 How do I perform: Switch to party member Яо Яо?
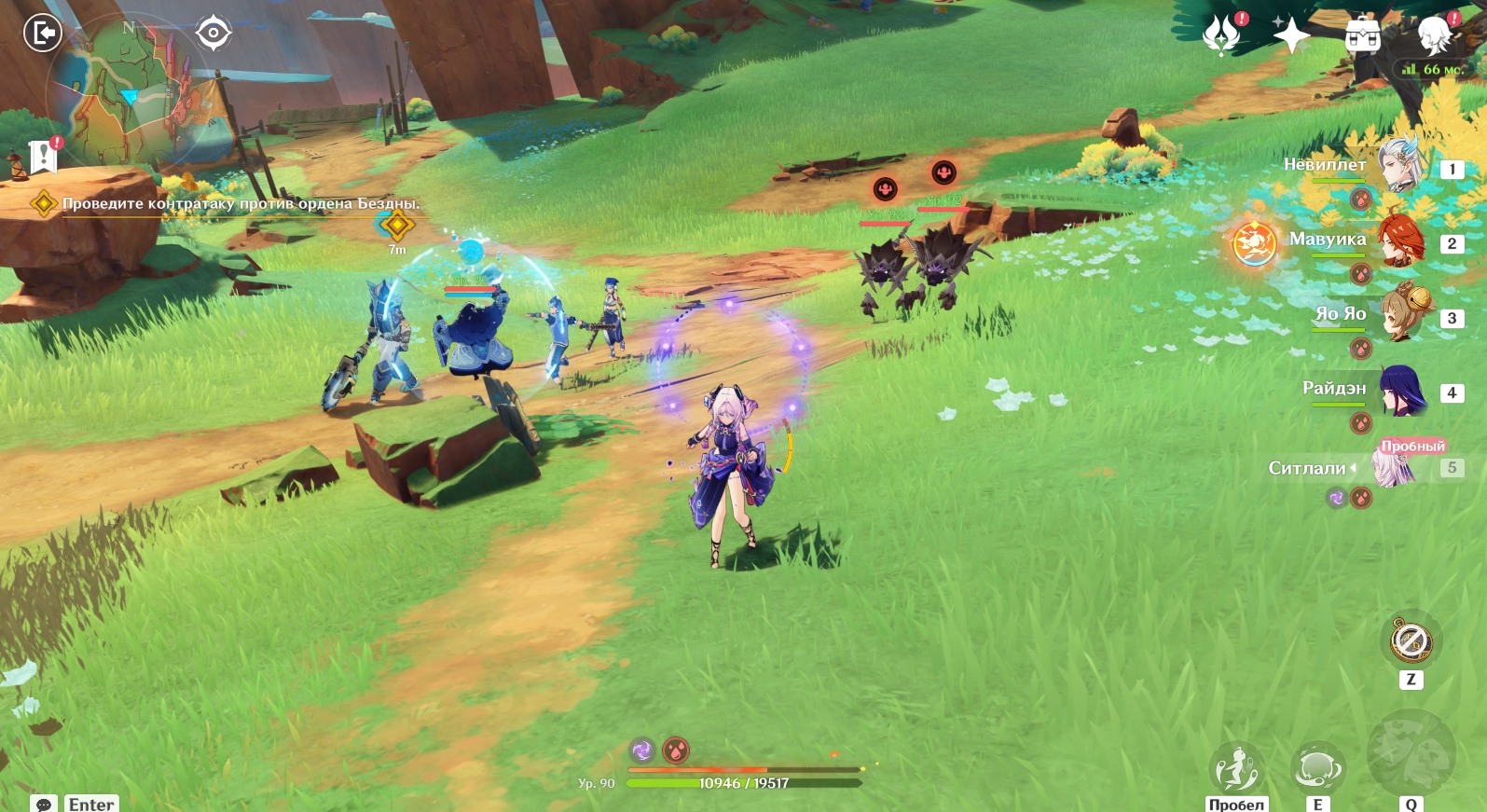pos(1400,315)
